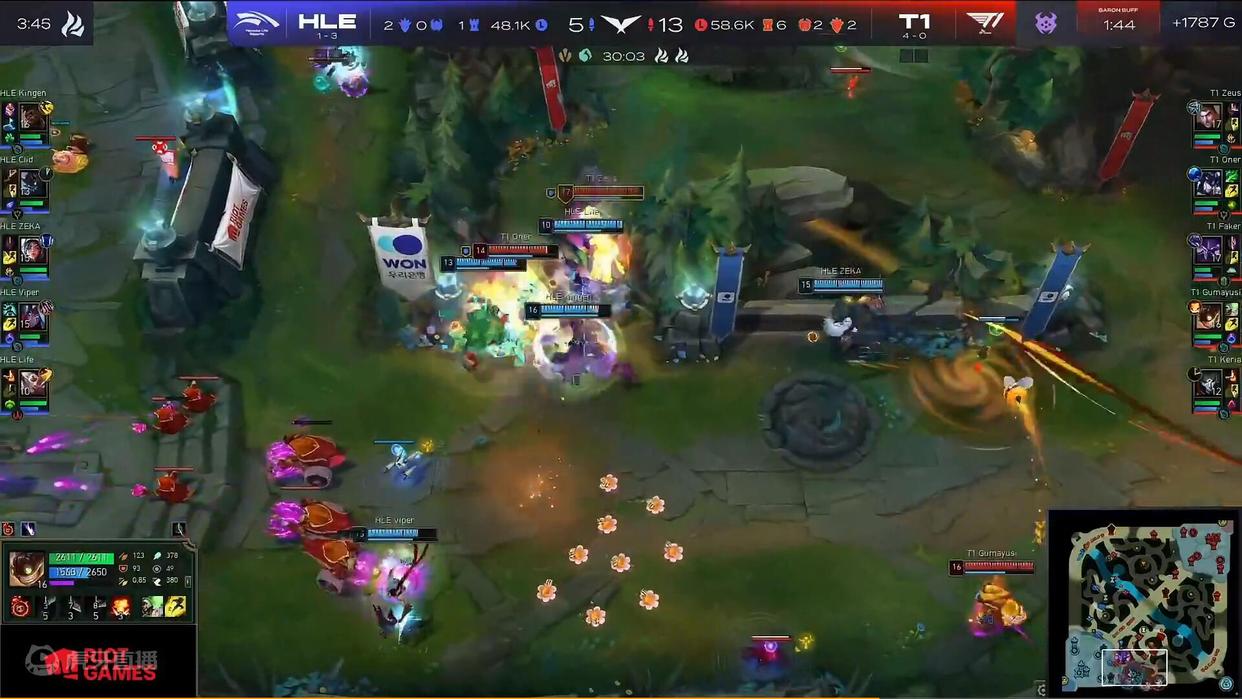Viewport: 1242px width, 699px height.
Task: Select HLE Life's champion portrait
Action: click(32, 383)
